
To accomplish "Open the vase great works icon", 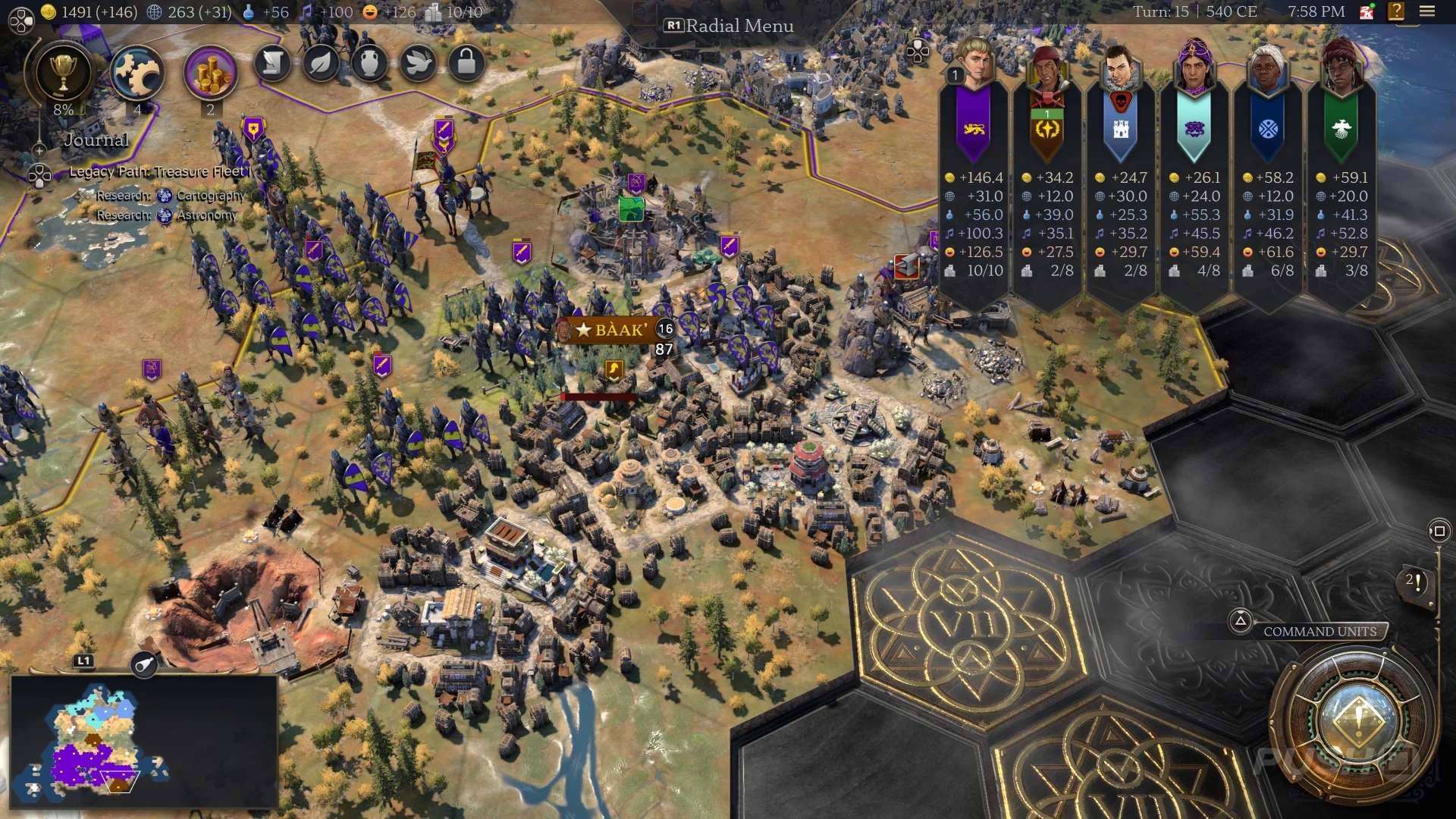I will (x=369, y=64).
